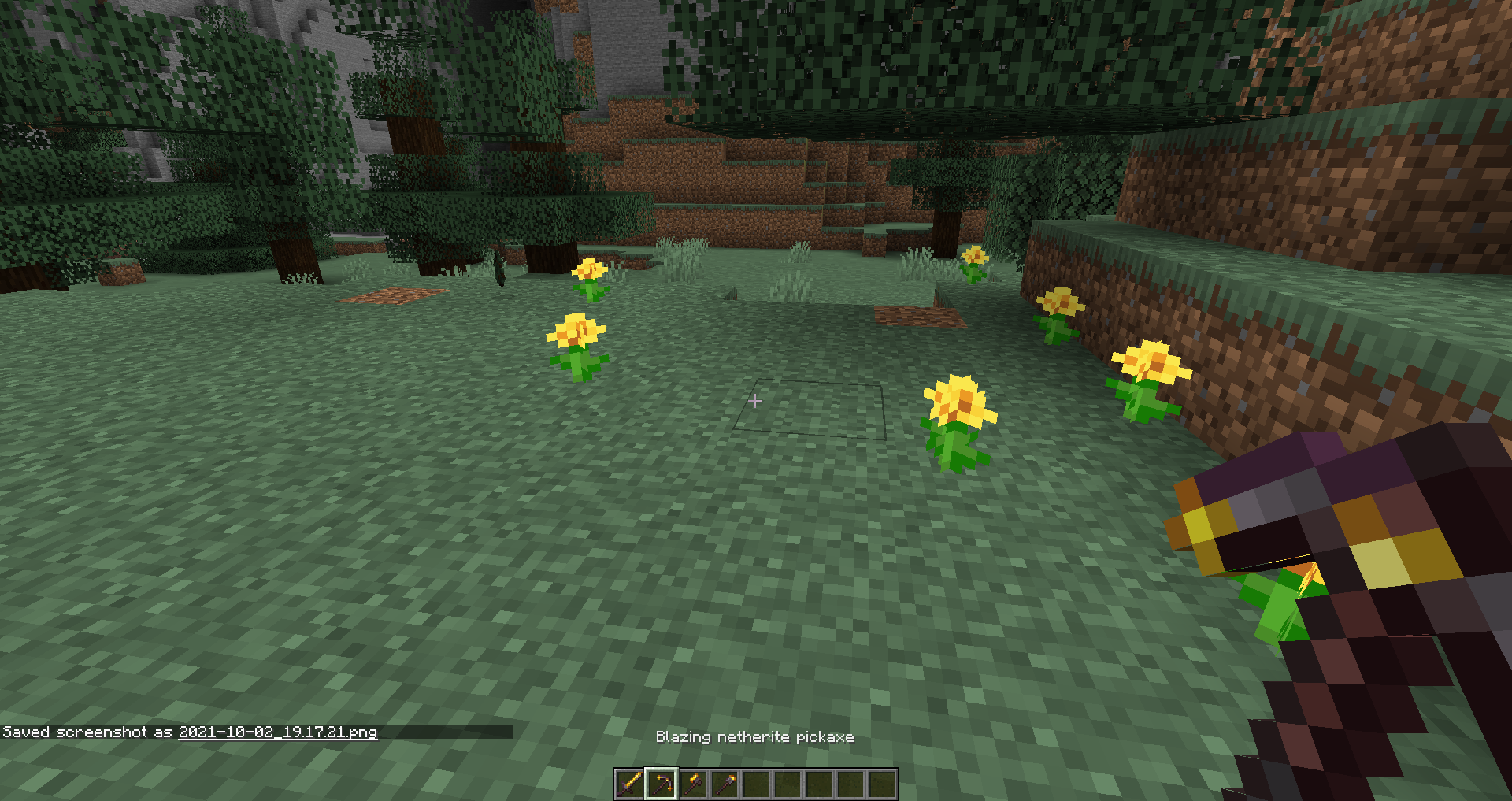Click the 'Blazing netherite pickaxe' item name text

(755, 737)
